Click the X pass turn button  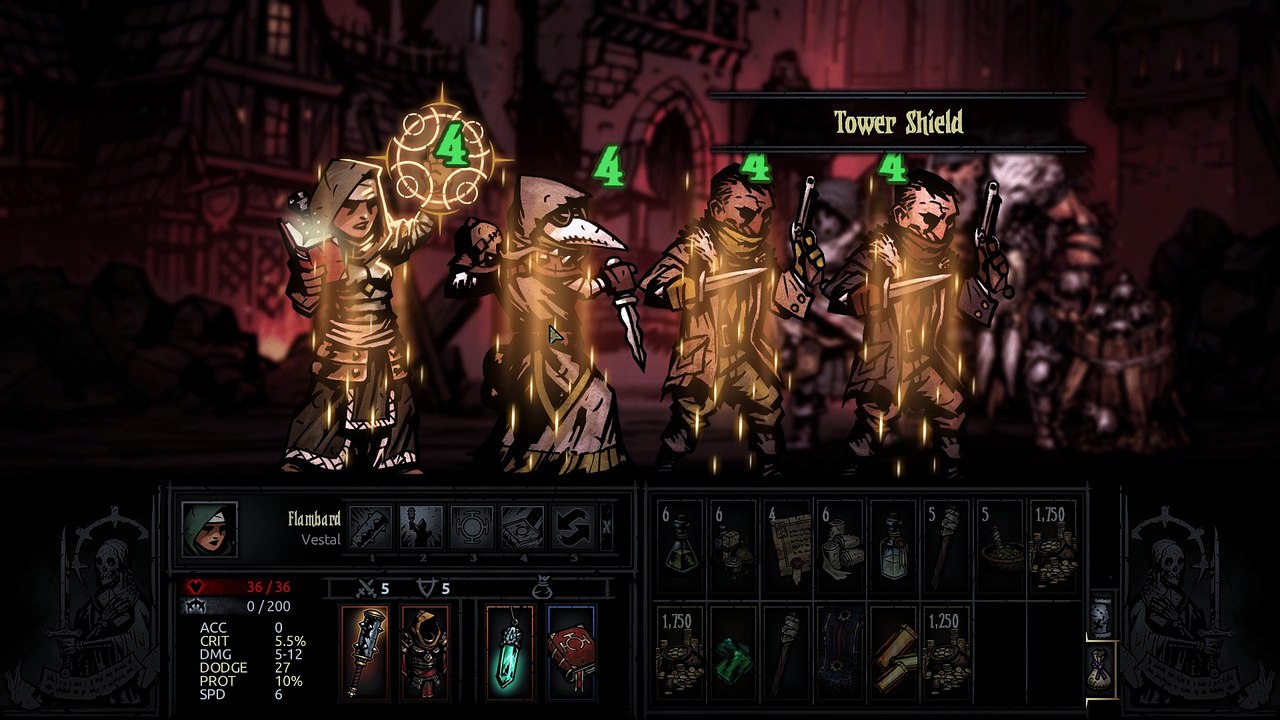click(607, 528)
